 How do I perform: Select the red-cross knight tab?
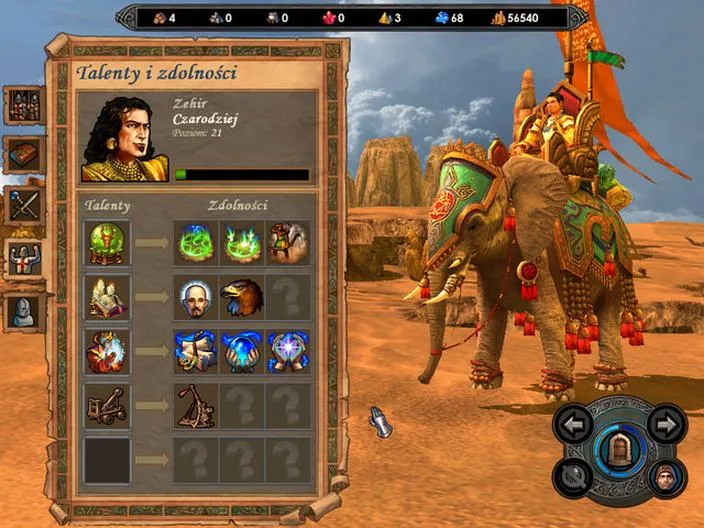[24, 257]
